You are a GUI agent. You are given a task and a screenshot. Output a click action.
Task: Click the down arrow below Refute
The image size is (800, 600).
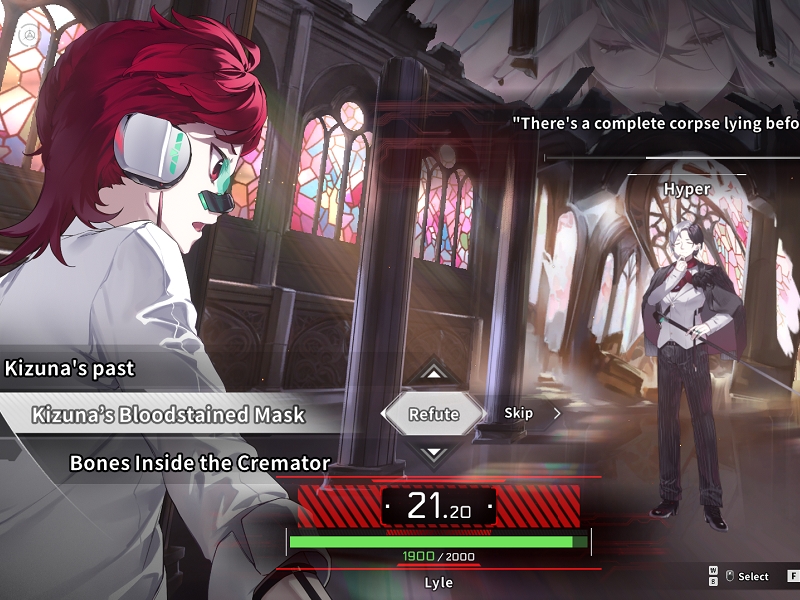coord(433,453)
